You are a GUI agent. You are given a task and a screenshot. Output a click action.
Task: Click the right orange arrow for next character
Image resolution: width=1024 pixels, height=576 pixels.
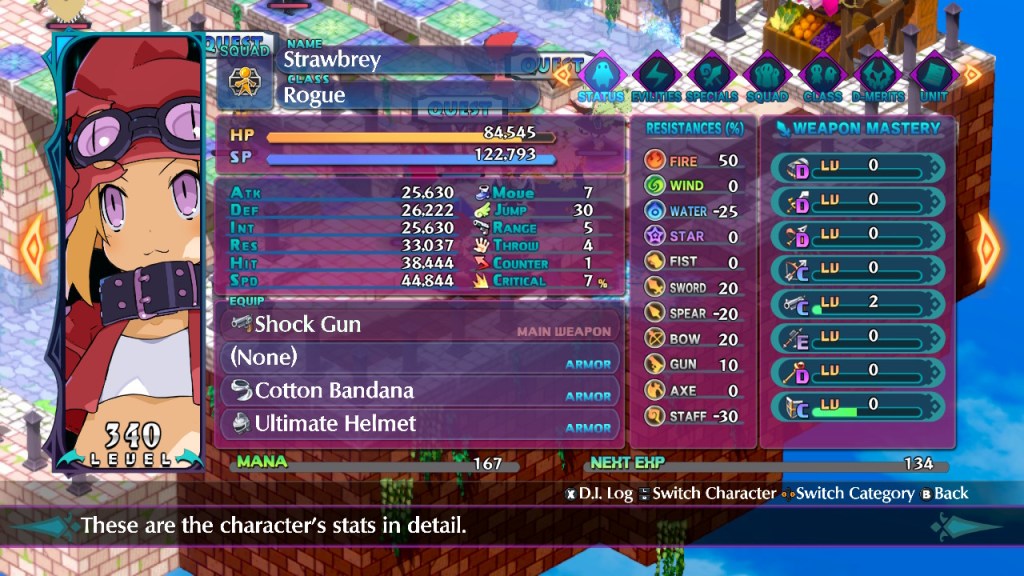coord(990,243)
